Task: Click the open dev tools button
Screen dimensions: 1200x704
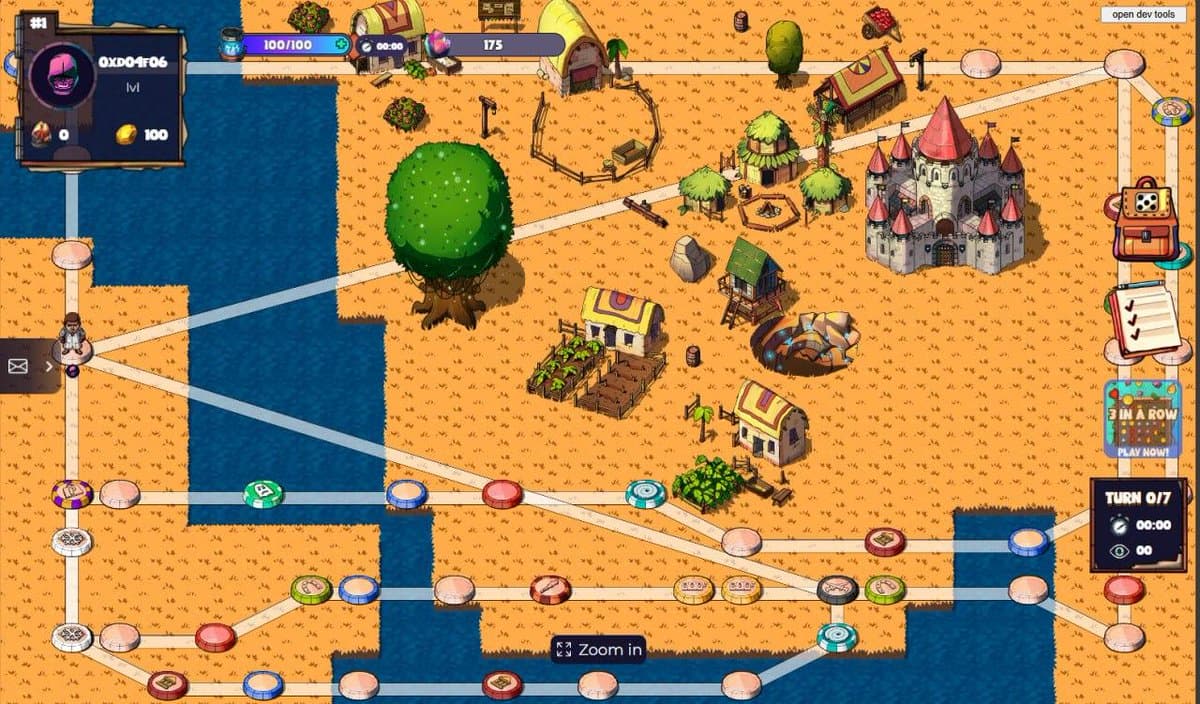Action: [1144, 14]
